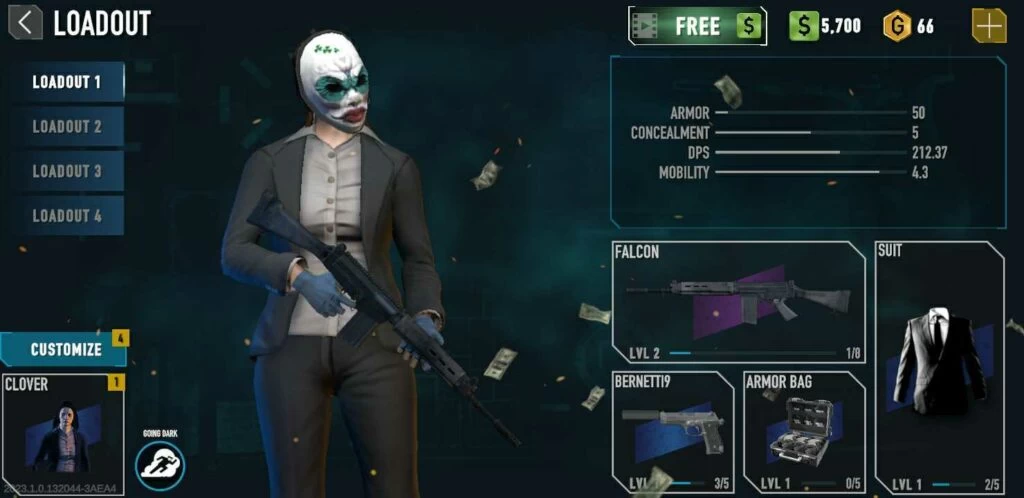Select the Clover character card

pyautogui.click(x=63, y=427)
